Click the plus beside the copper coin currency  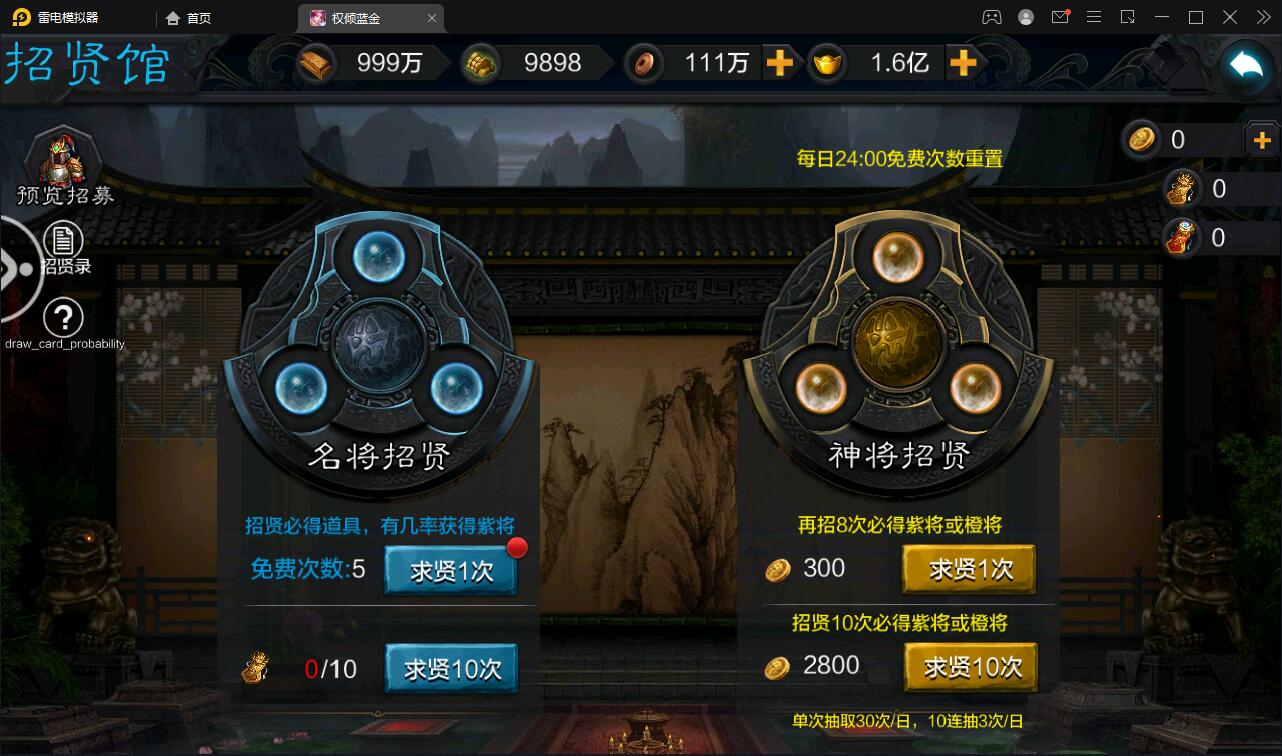[x=782, y=63]
